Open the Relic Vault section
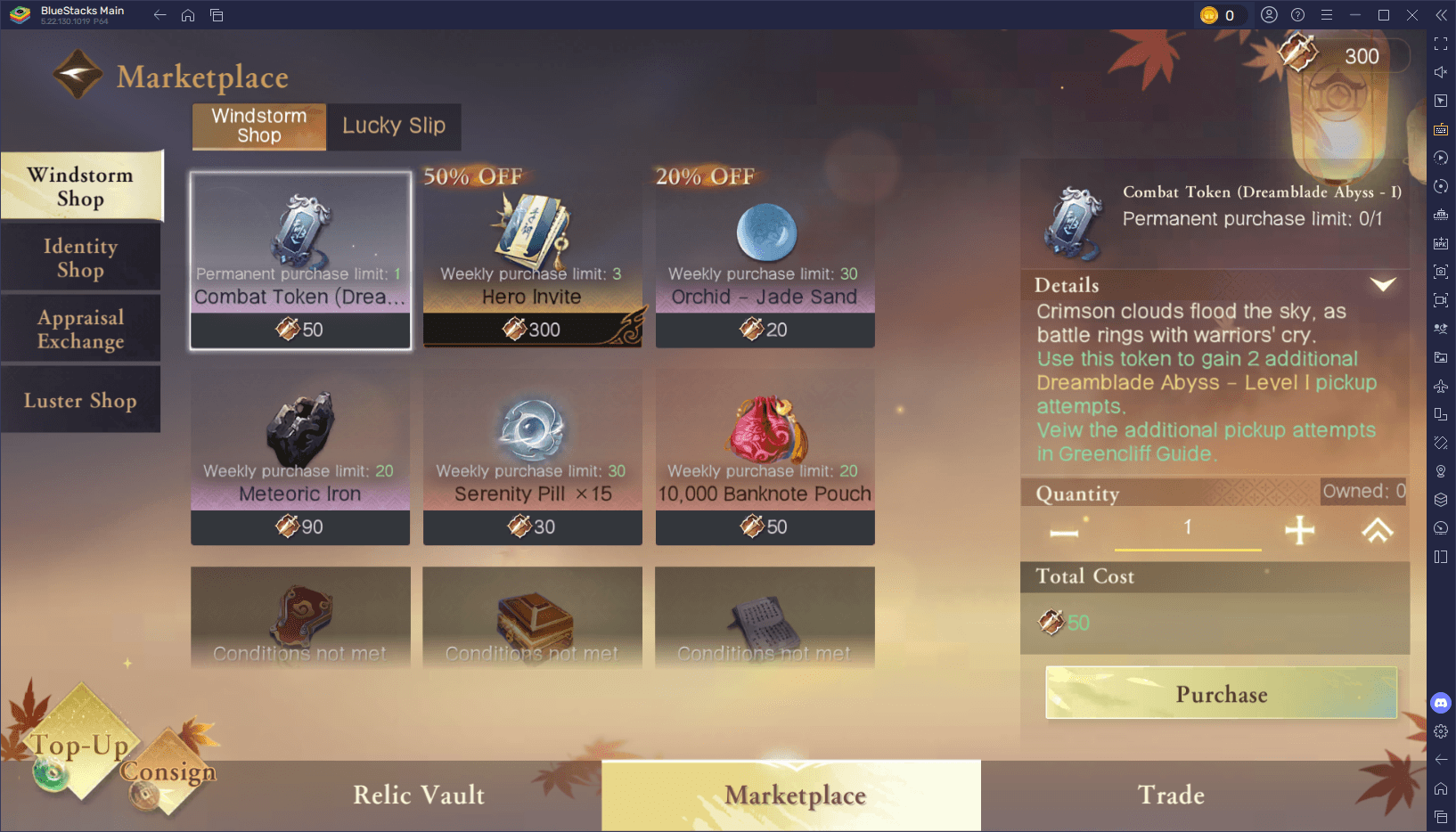1456x832 pixels. point(419,795)
